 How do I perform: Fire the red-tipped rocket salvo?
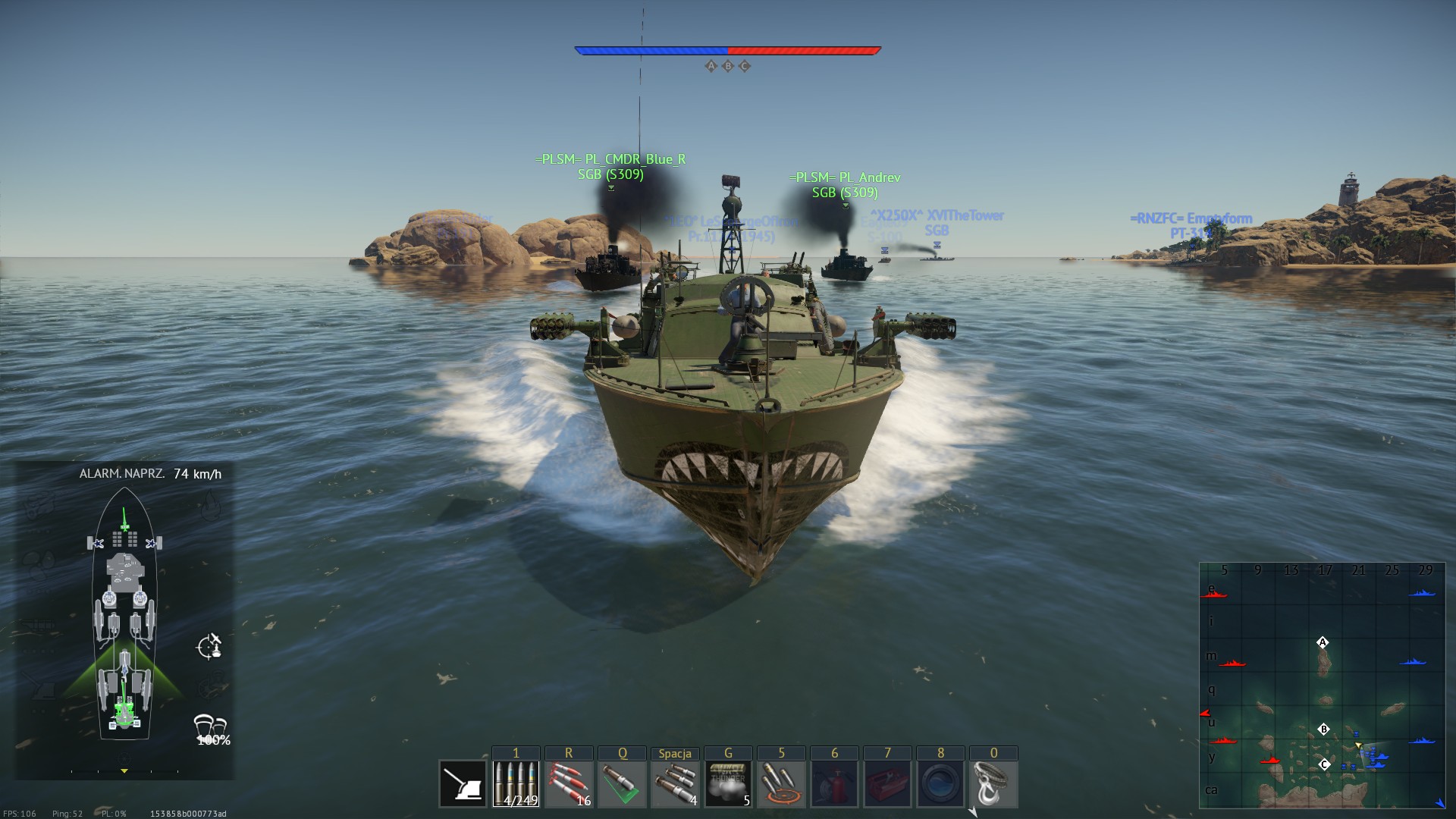pos(569,784)
